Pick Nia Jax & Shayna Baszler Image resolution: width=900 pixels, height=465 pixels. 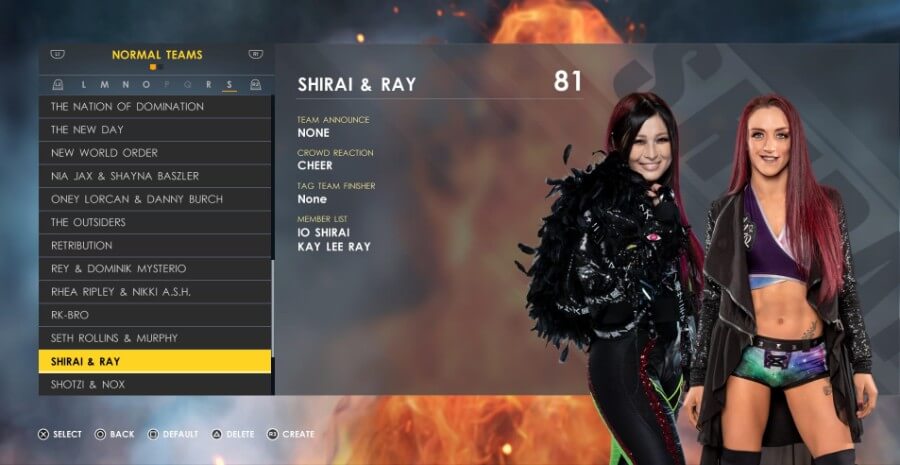tap(155, 176)
